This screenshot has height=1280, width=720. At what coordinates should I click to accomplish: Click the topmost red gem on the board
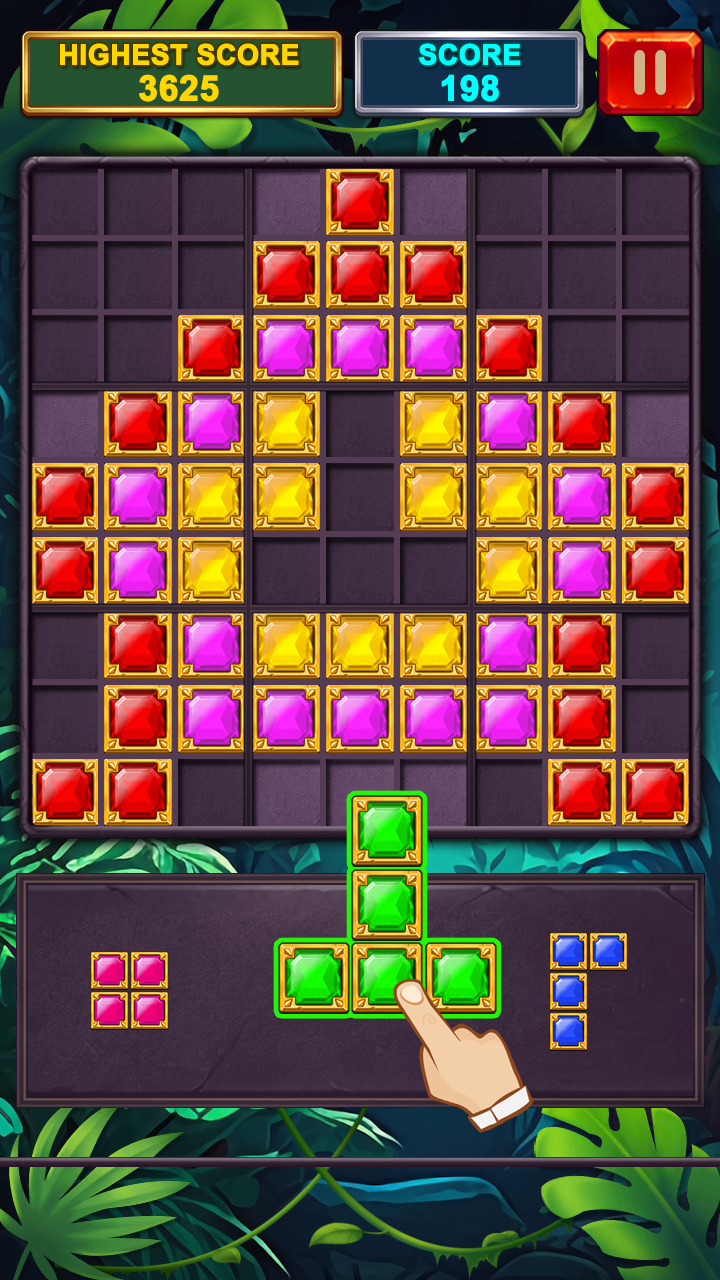tap(360, 202)
